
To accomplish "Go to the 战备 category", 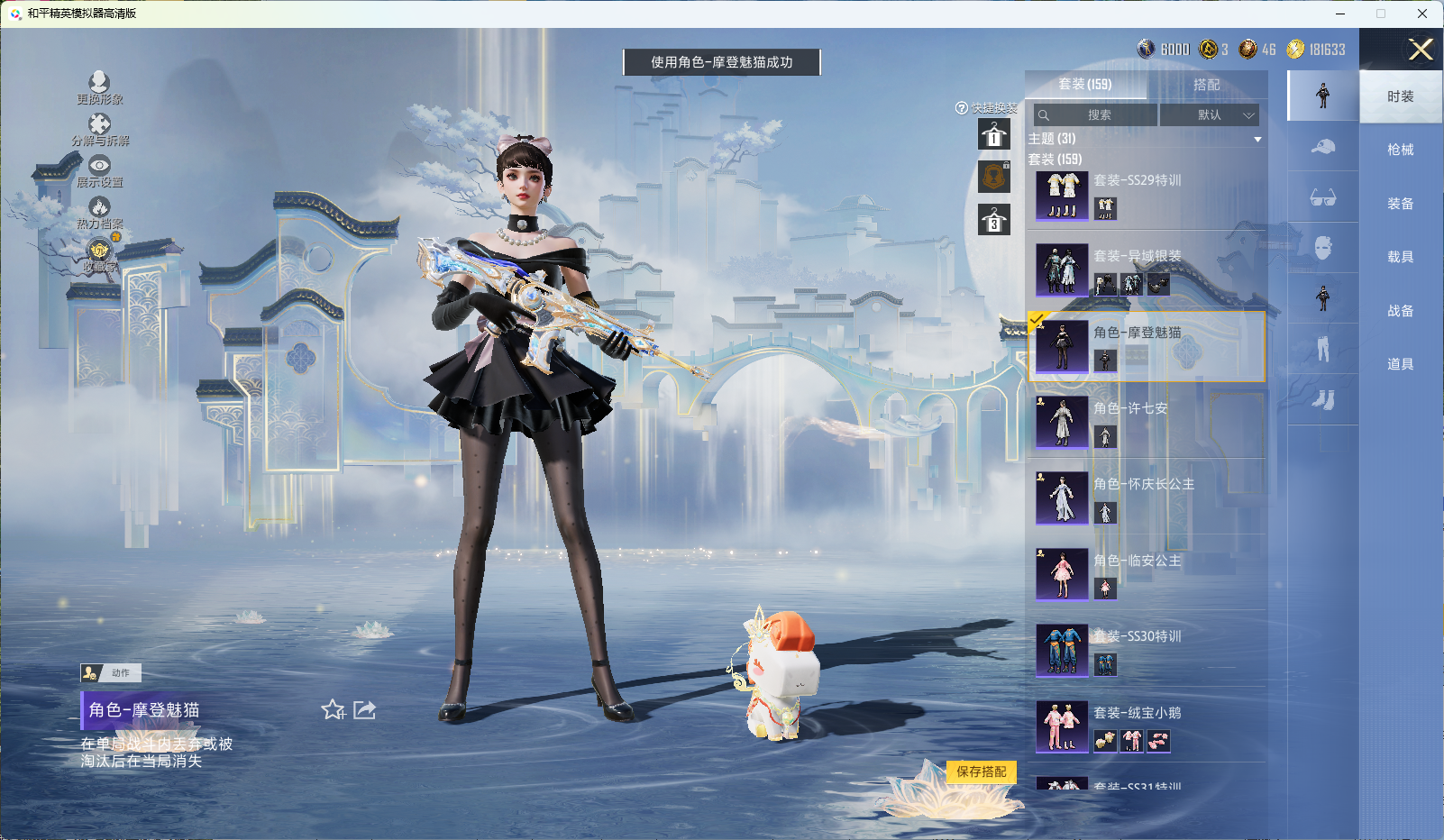I will (1400, 311).
